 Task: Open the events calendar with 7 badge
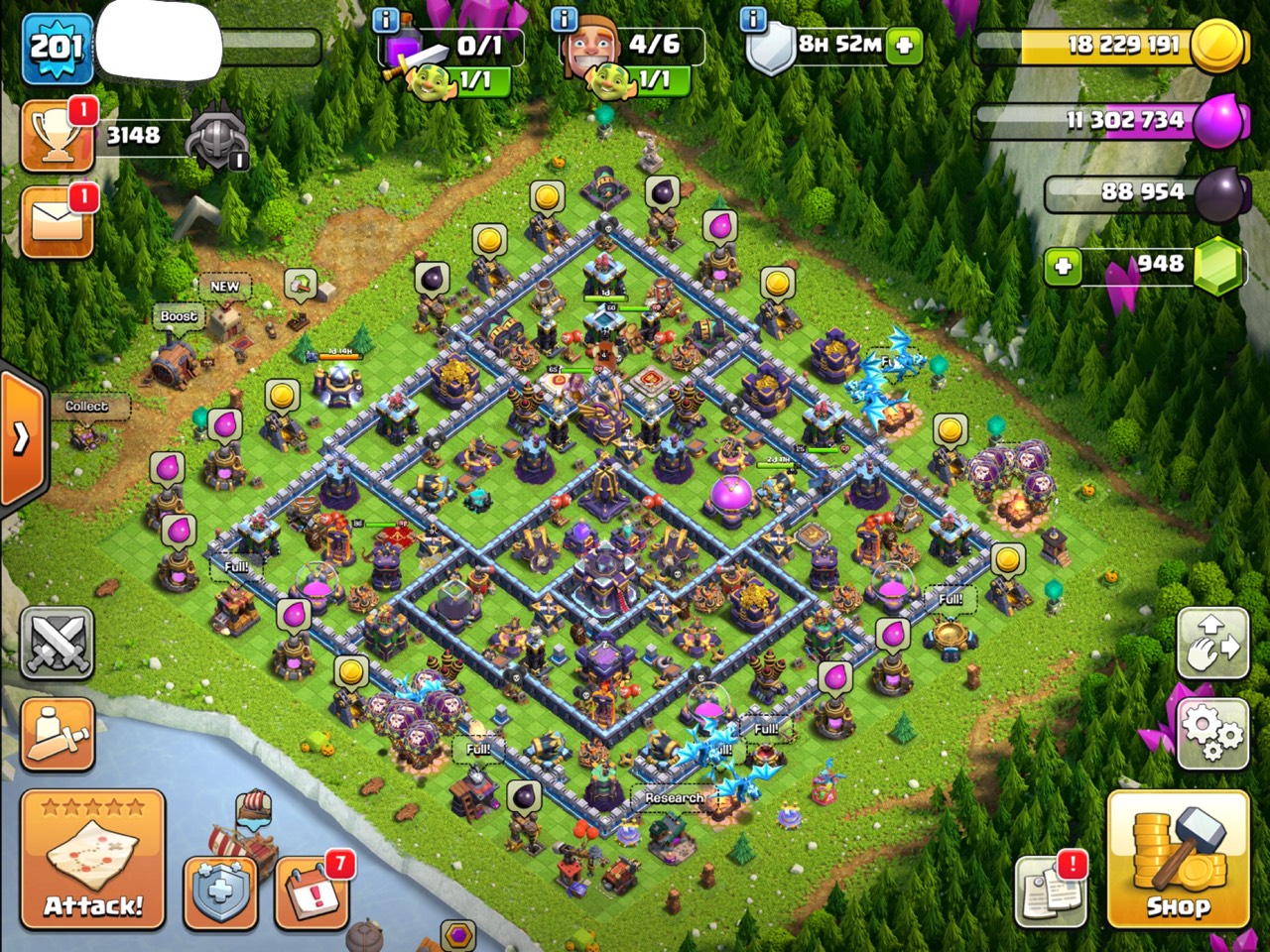pyautogui.click(x=312, y=890)
